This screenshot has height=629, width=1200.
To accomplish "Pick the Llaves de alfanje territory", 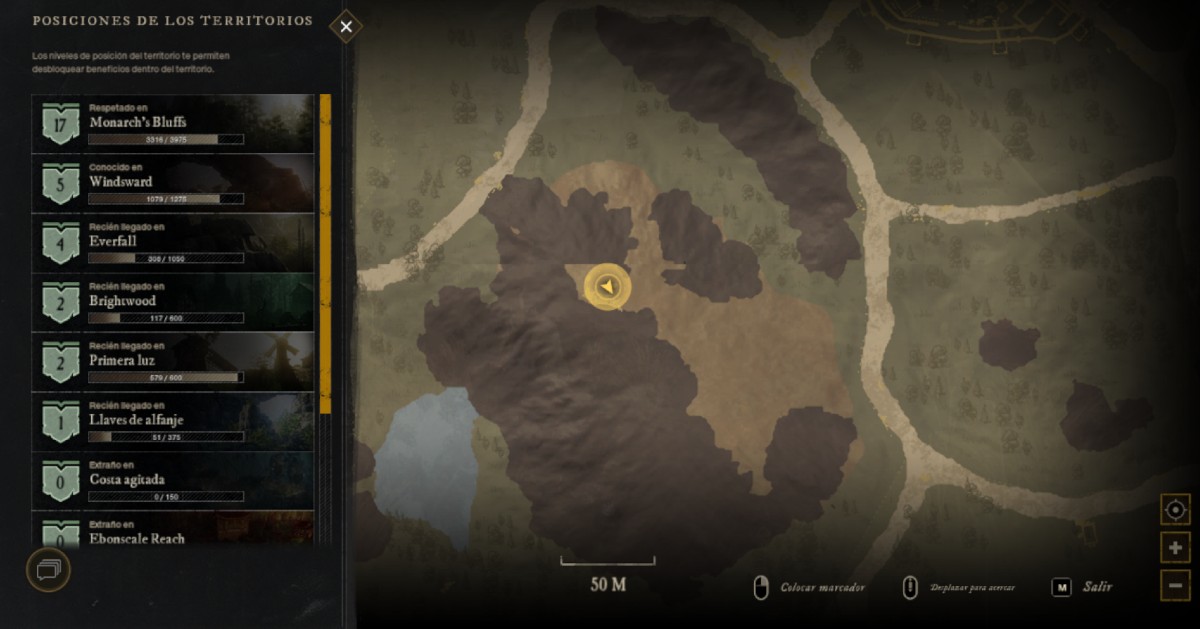I will click(173, 421).
